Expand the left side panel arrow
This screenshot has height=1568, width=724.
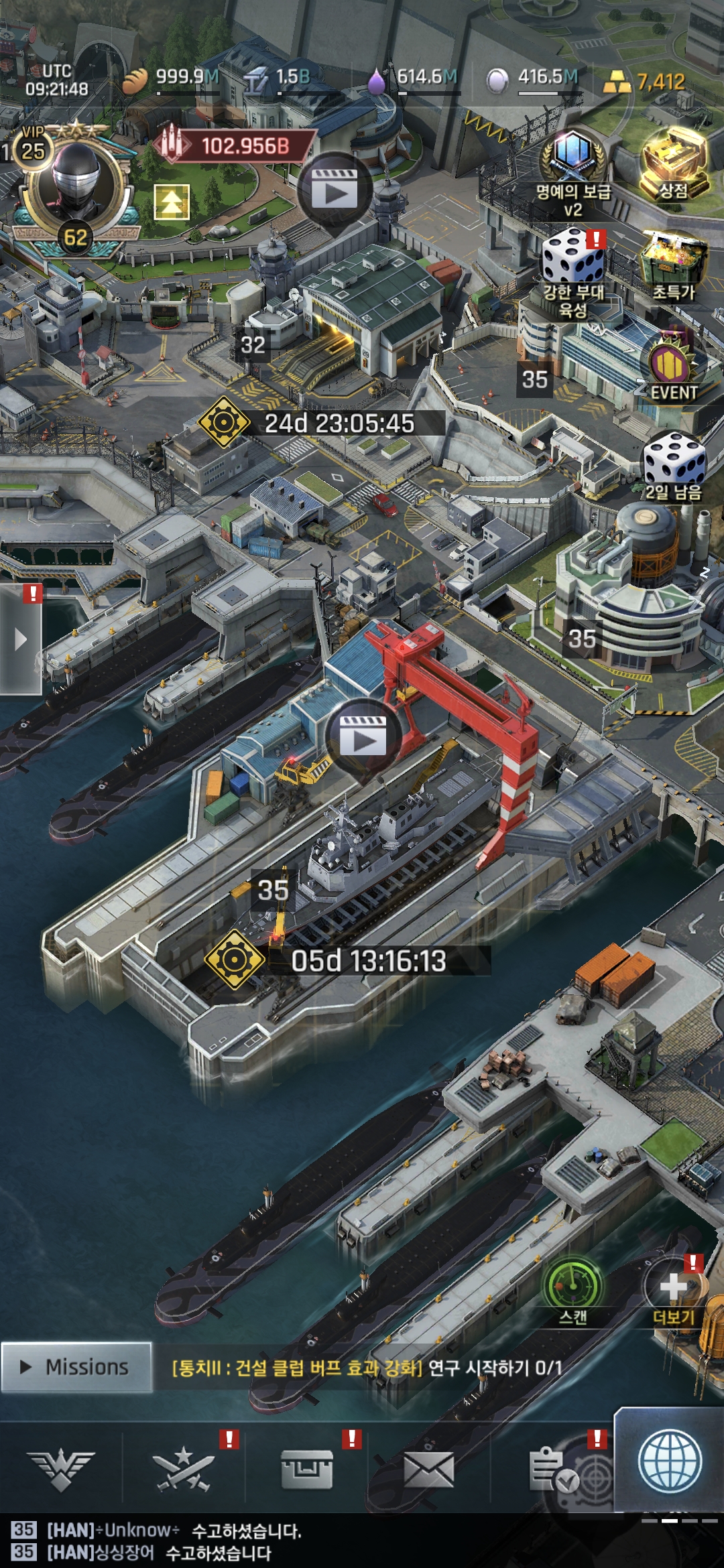21,639
